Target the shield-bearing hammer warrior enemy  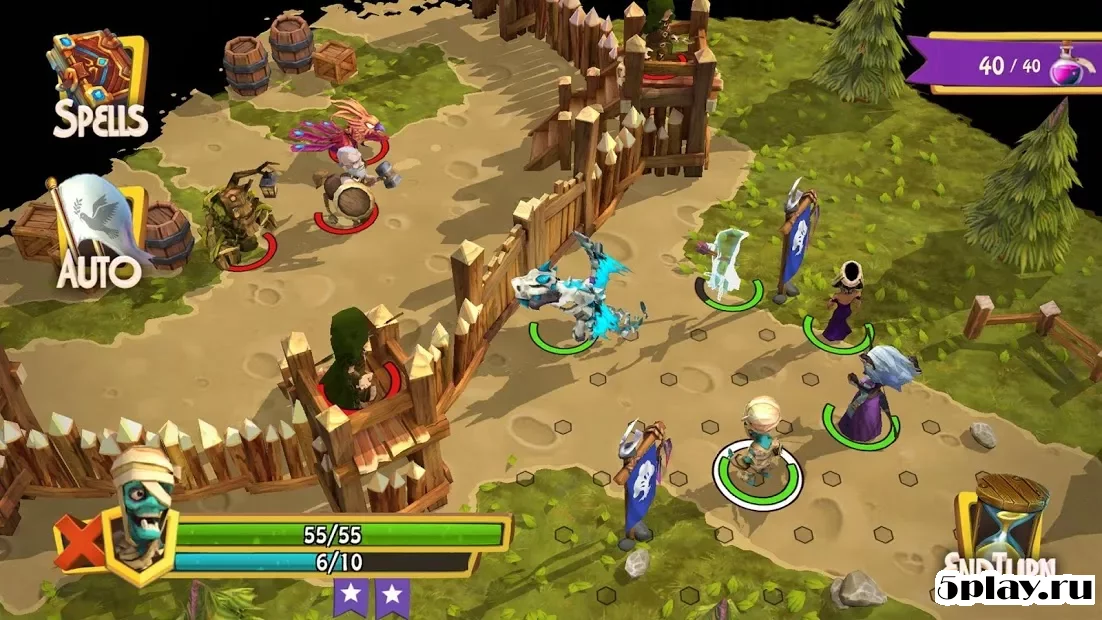[352, 190]
